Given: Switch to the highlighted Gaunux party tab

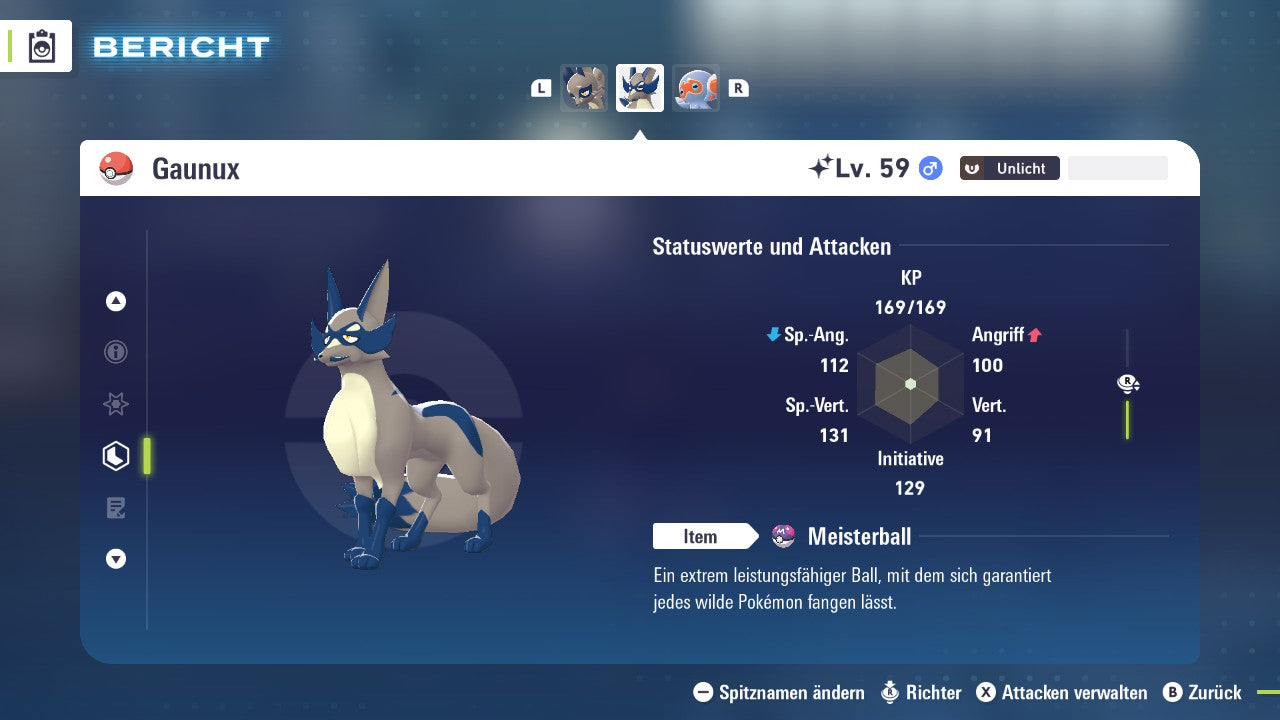Looking at the screenshot, I should (639, 88).
